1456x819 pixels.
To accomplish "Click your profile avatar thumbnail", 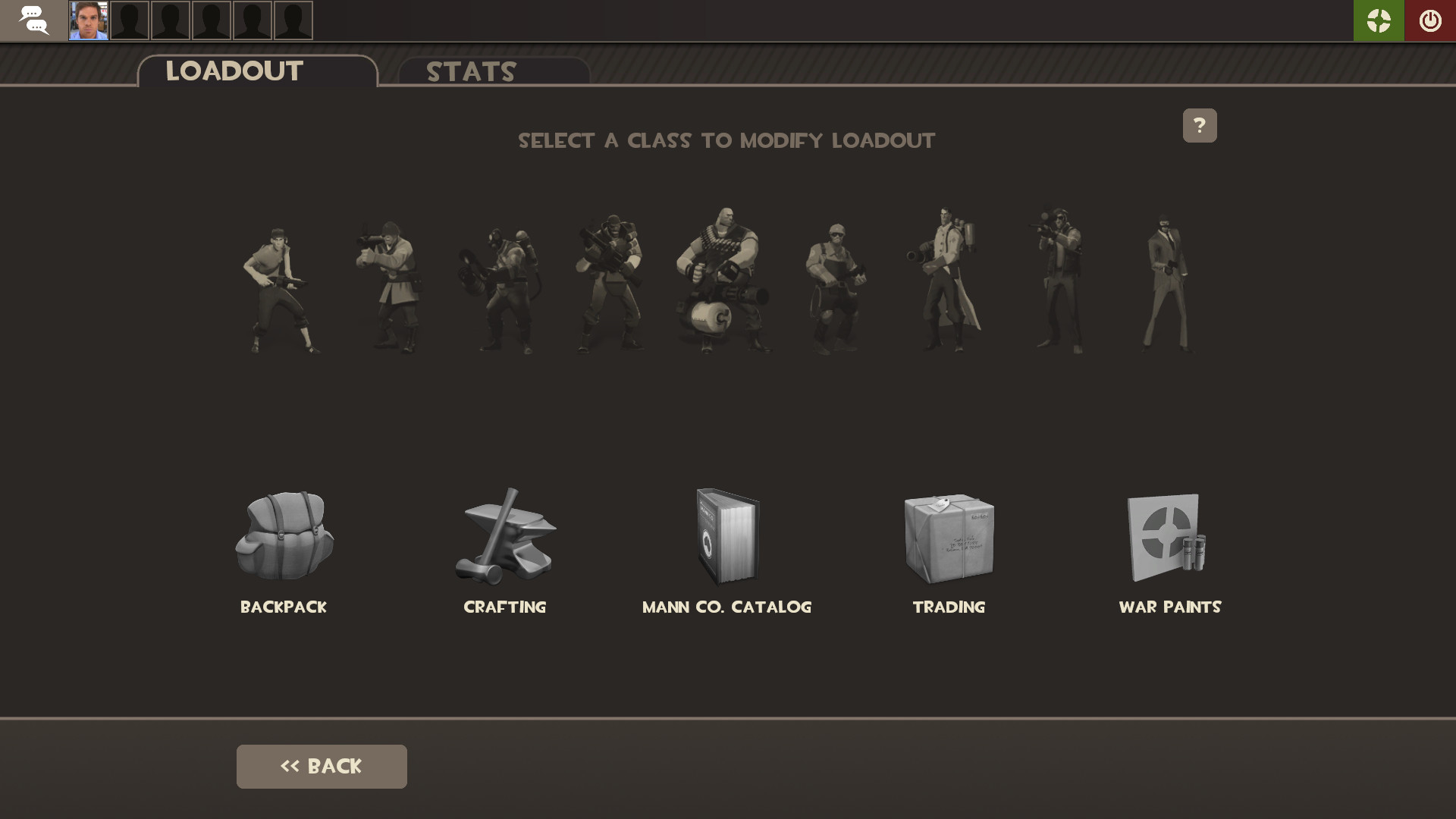I will [x=90, y=20].
